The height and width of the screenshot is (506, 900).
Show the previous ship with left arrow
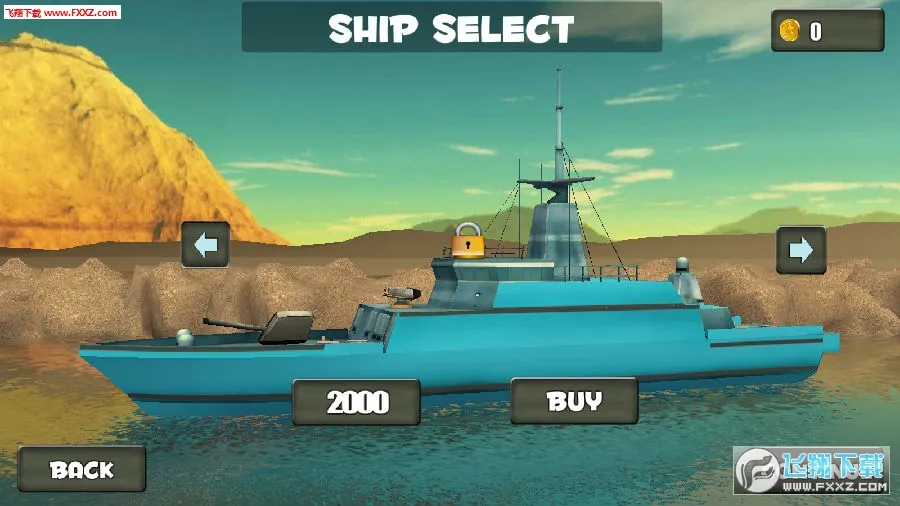tap(206, 245)
